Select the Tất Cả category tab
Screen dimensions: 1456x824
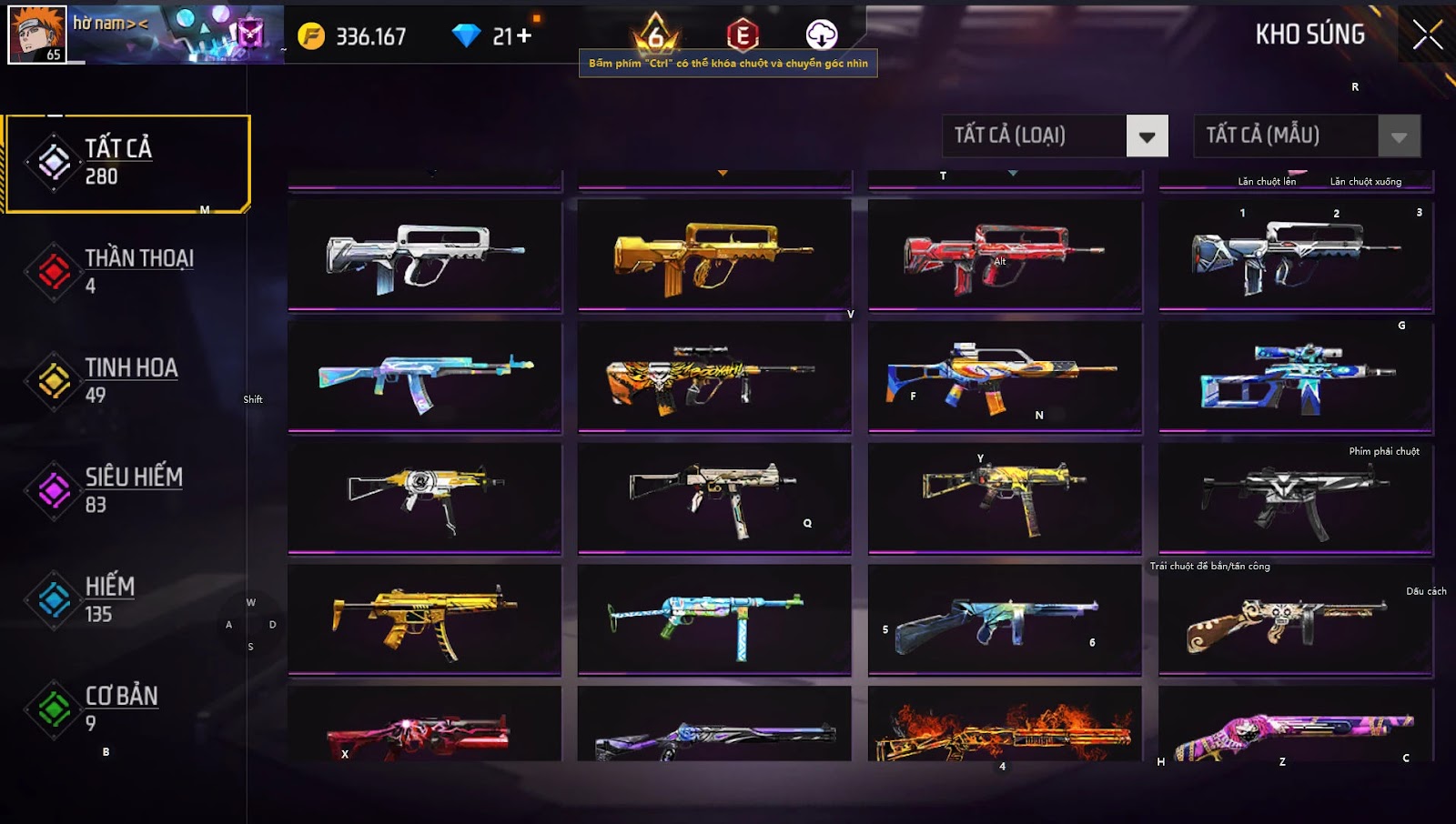[127, 163]
